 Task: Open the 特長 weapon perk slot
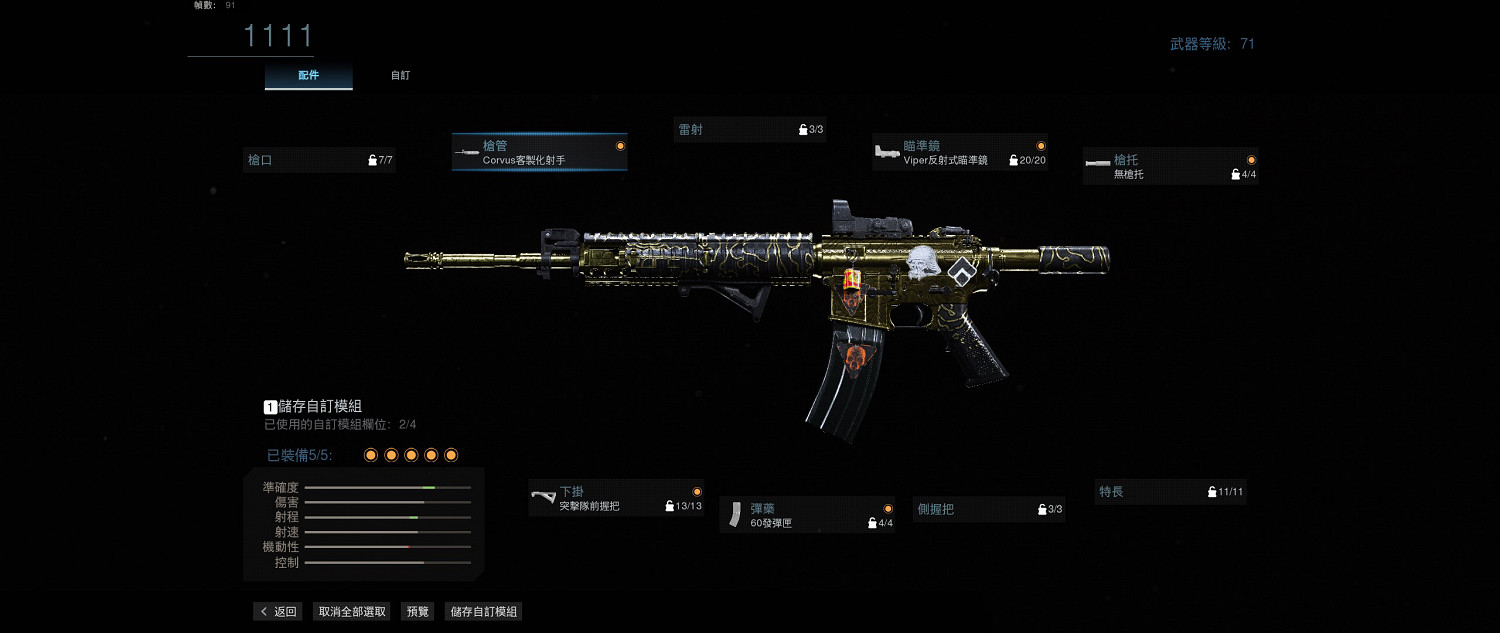click(x=1170, y=492)
